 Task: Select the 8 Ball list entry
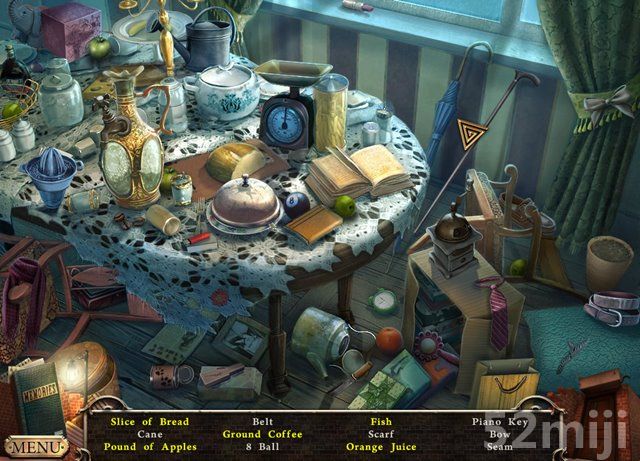pyautogui.click(x=262, y=447)
